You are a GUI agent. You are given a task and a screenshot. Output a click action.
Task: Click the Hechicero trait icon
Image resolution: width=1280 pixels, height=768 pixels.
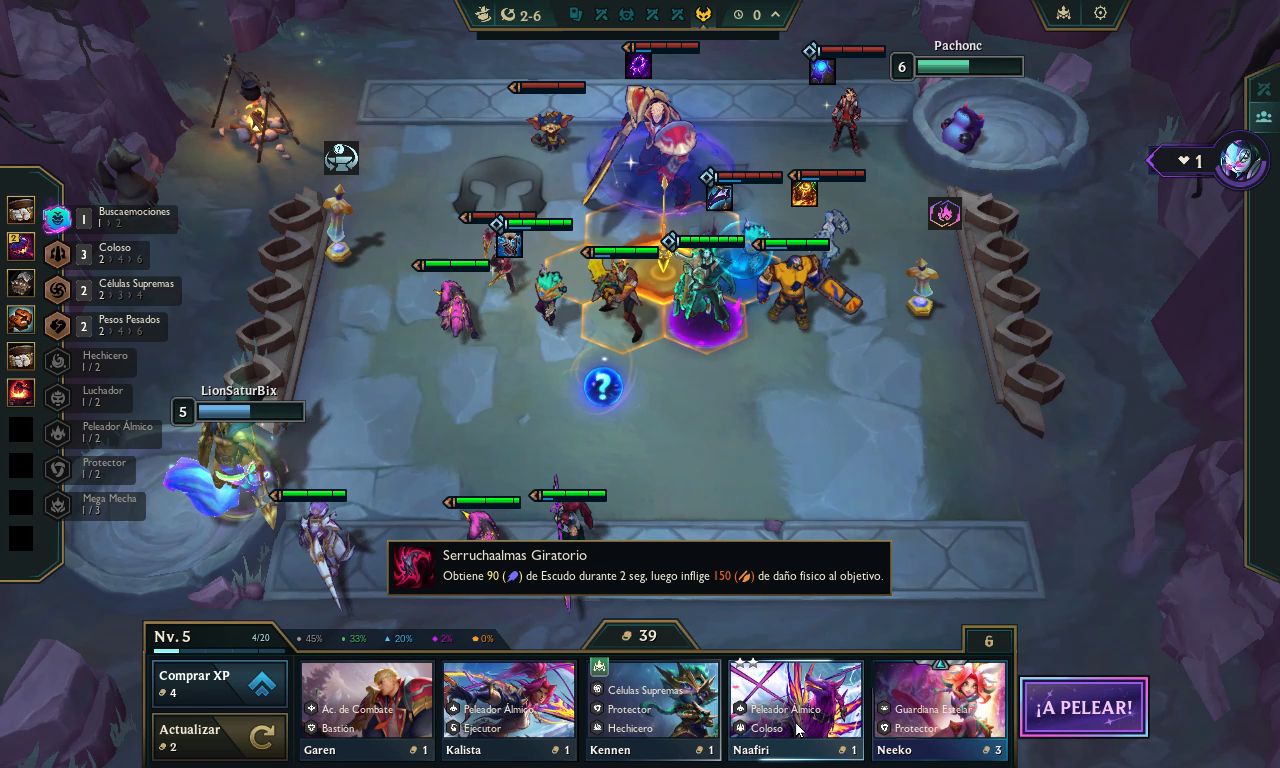57,361
